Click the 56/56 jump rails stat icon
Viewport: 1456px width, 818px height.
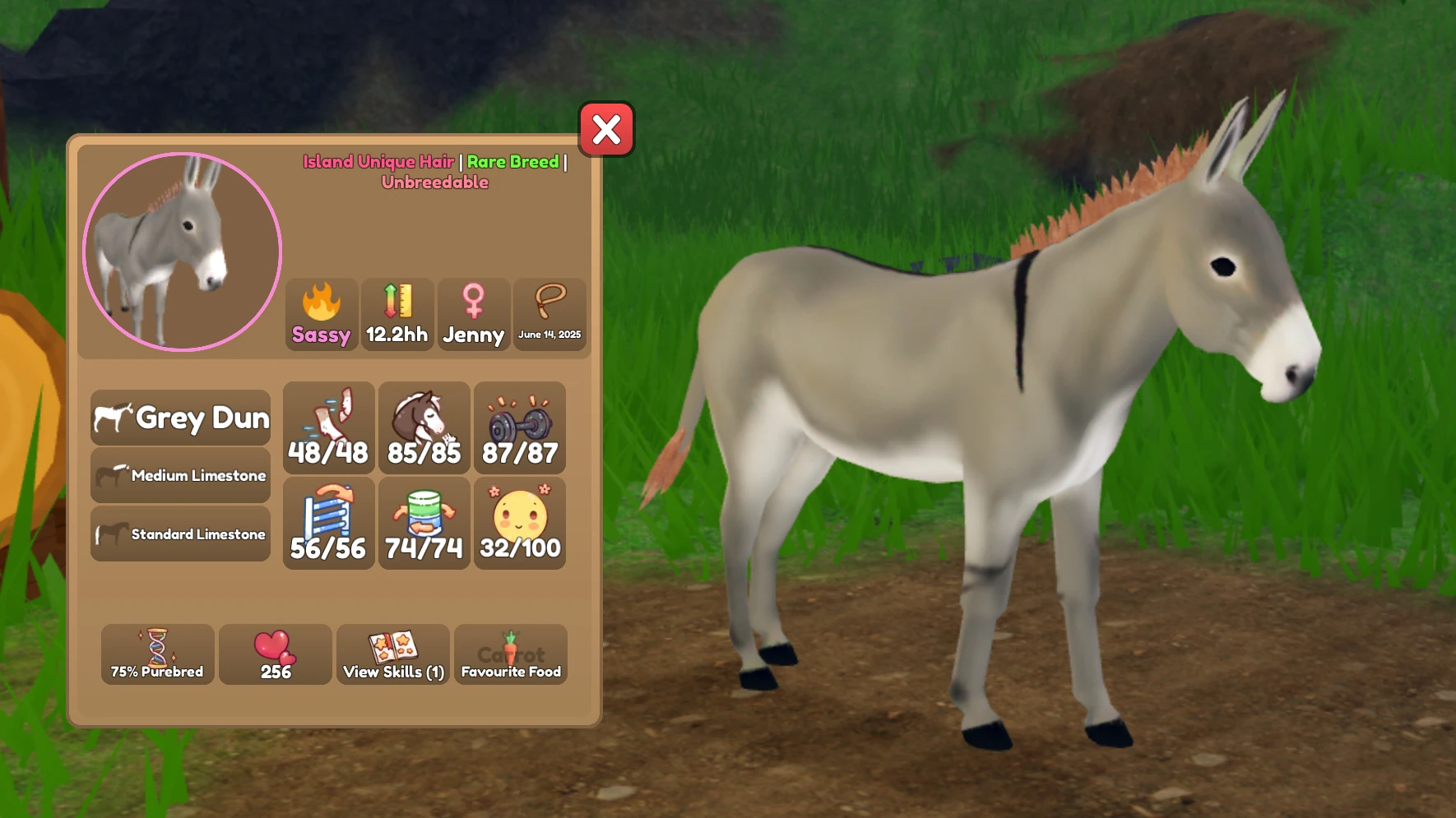[x=328, y=524]
